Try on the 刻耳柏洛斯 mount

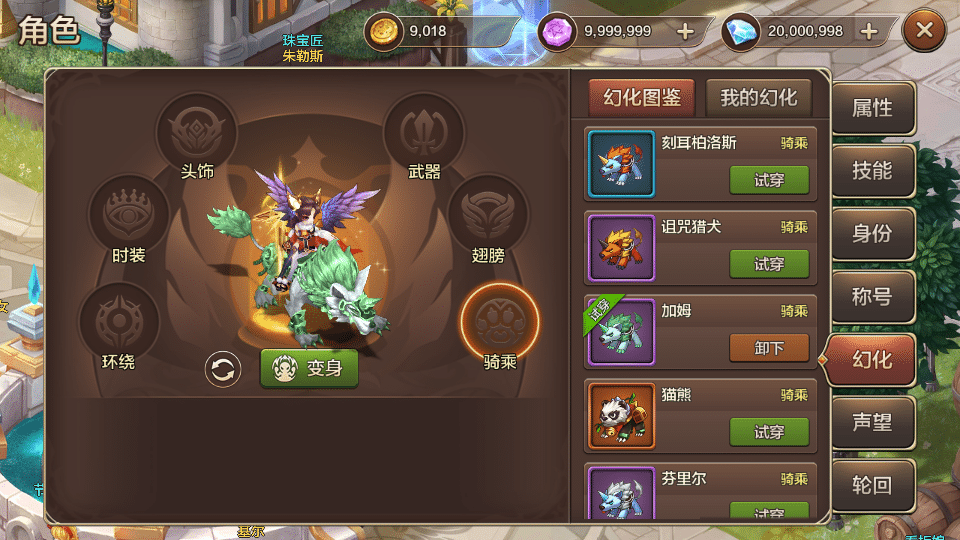(769, 180)
